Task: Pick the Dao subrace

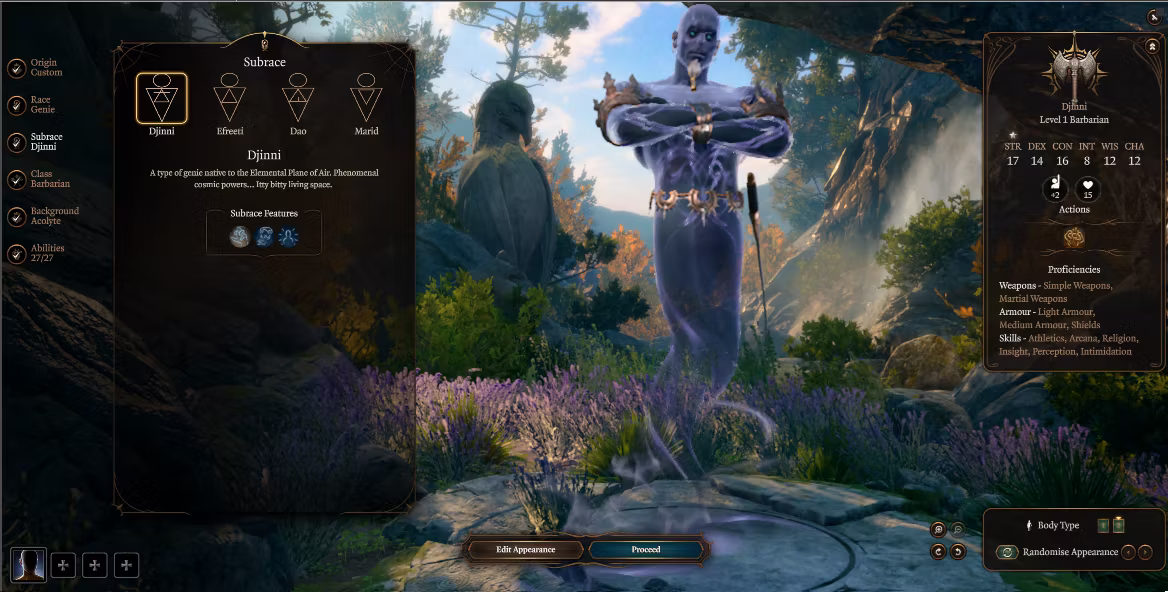Action: click(297, 99)
